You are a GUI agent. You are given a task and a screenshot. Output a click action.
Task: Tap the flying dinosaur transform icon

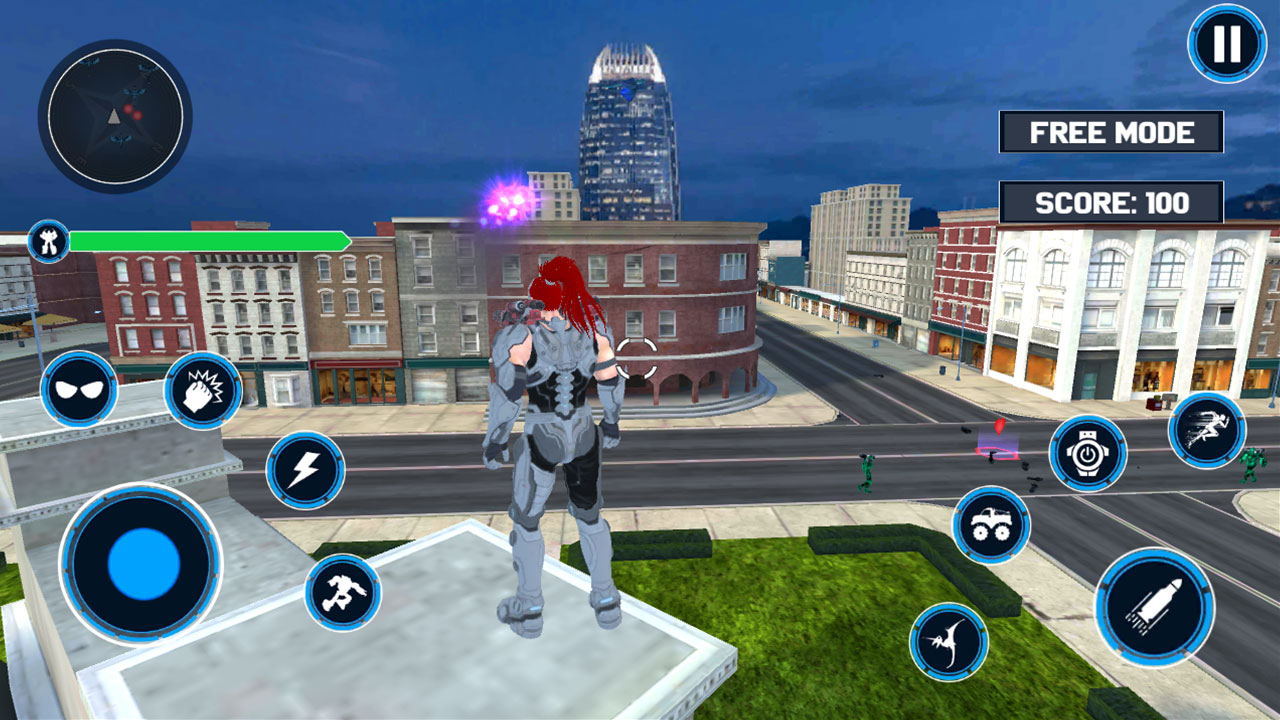coord(948,639)
